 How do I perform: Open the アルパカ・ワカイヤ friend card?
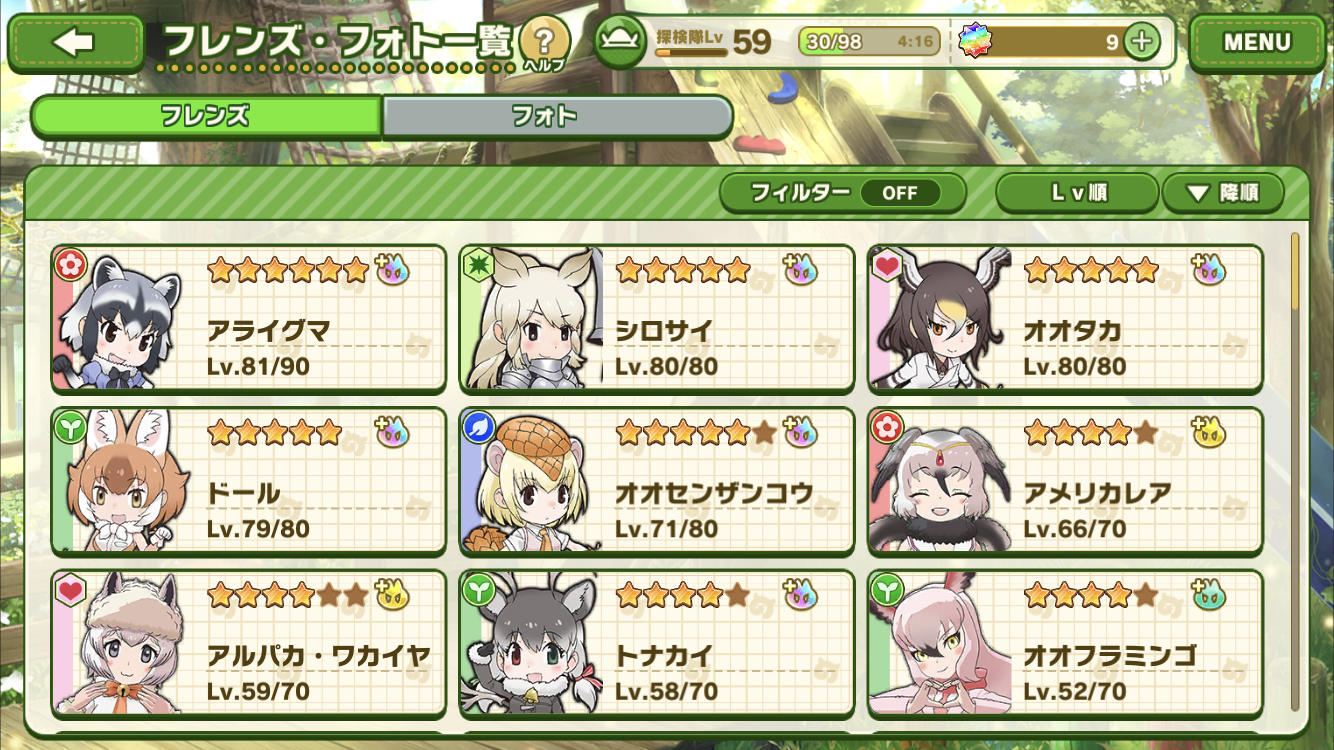(x=249, y=644)
